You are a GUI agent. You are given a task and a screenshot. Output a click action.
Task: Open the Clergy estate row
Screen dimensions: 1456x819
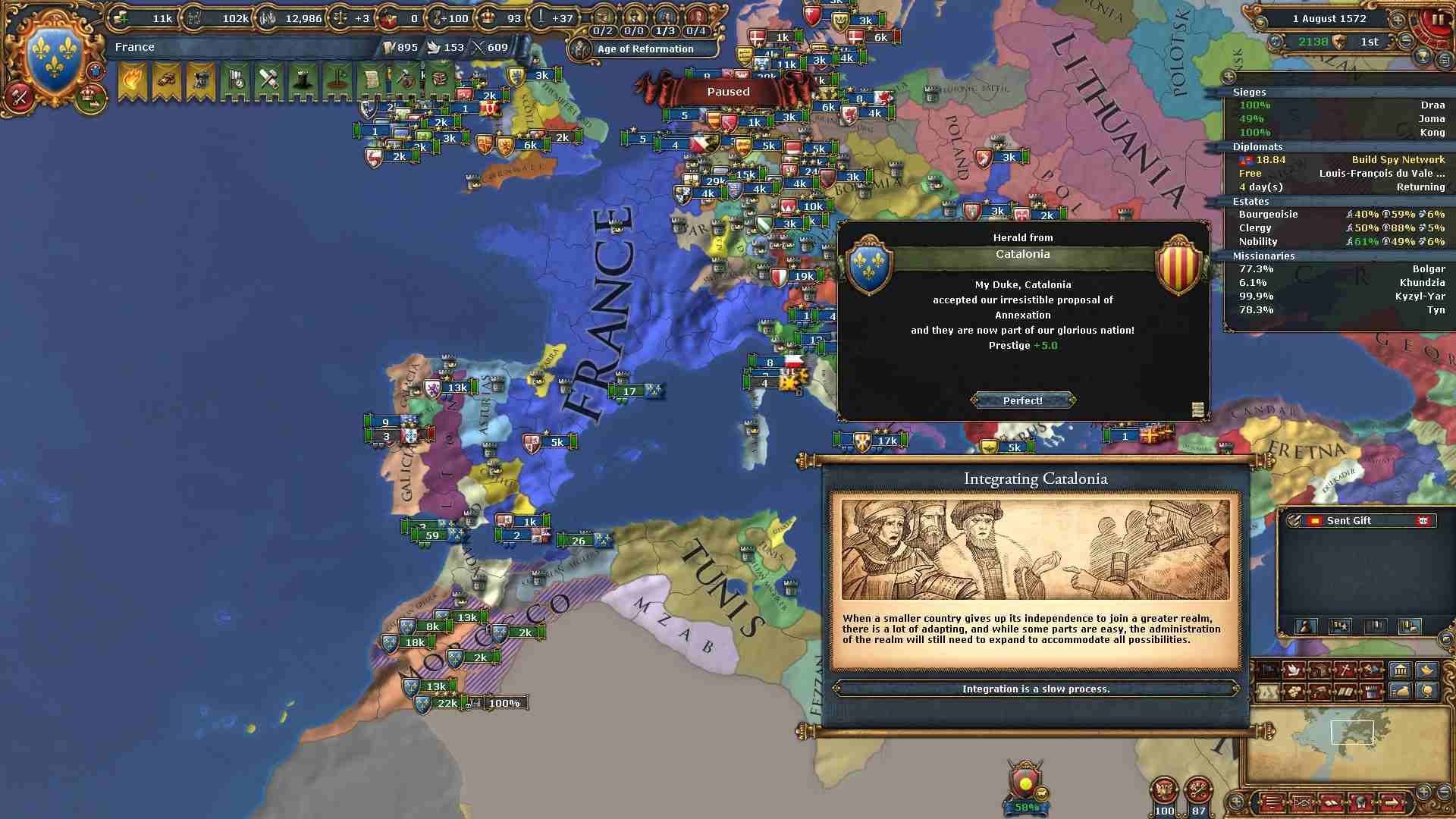[x=1338, y=228]
